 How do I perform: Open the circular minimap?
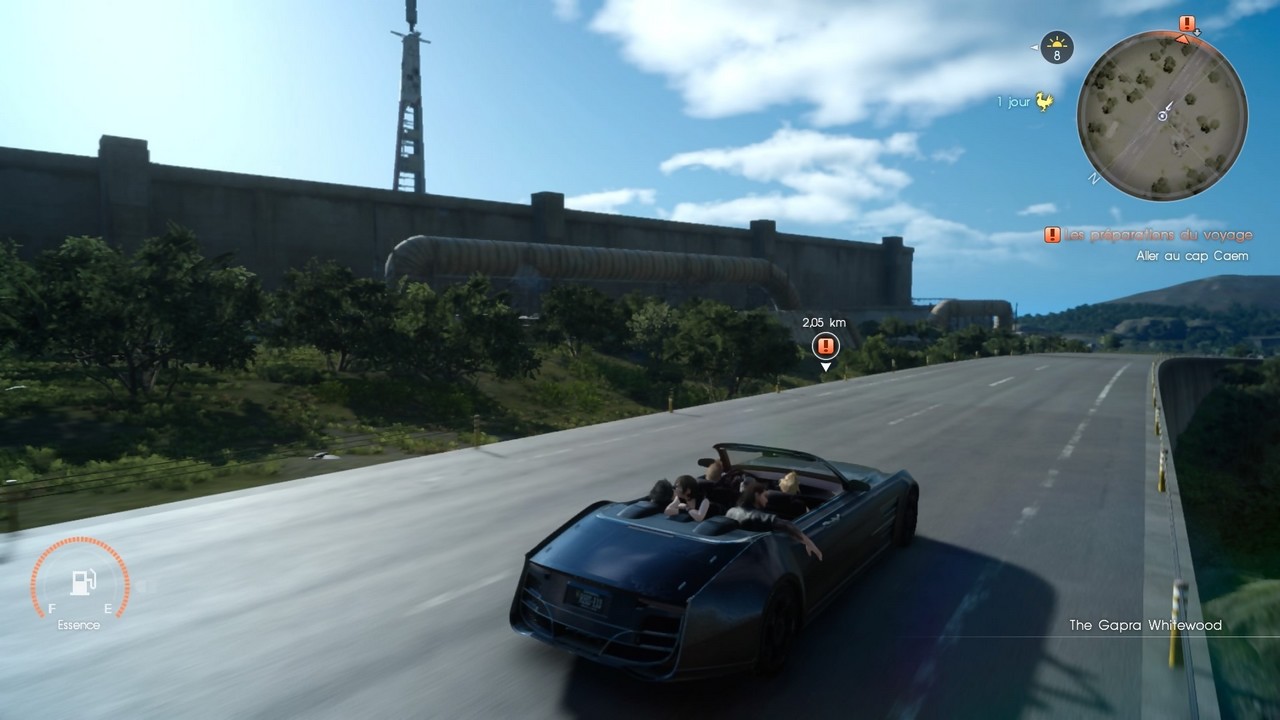[1162, 115]
